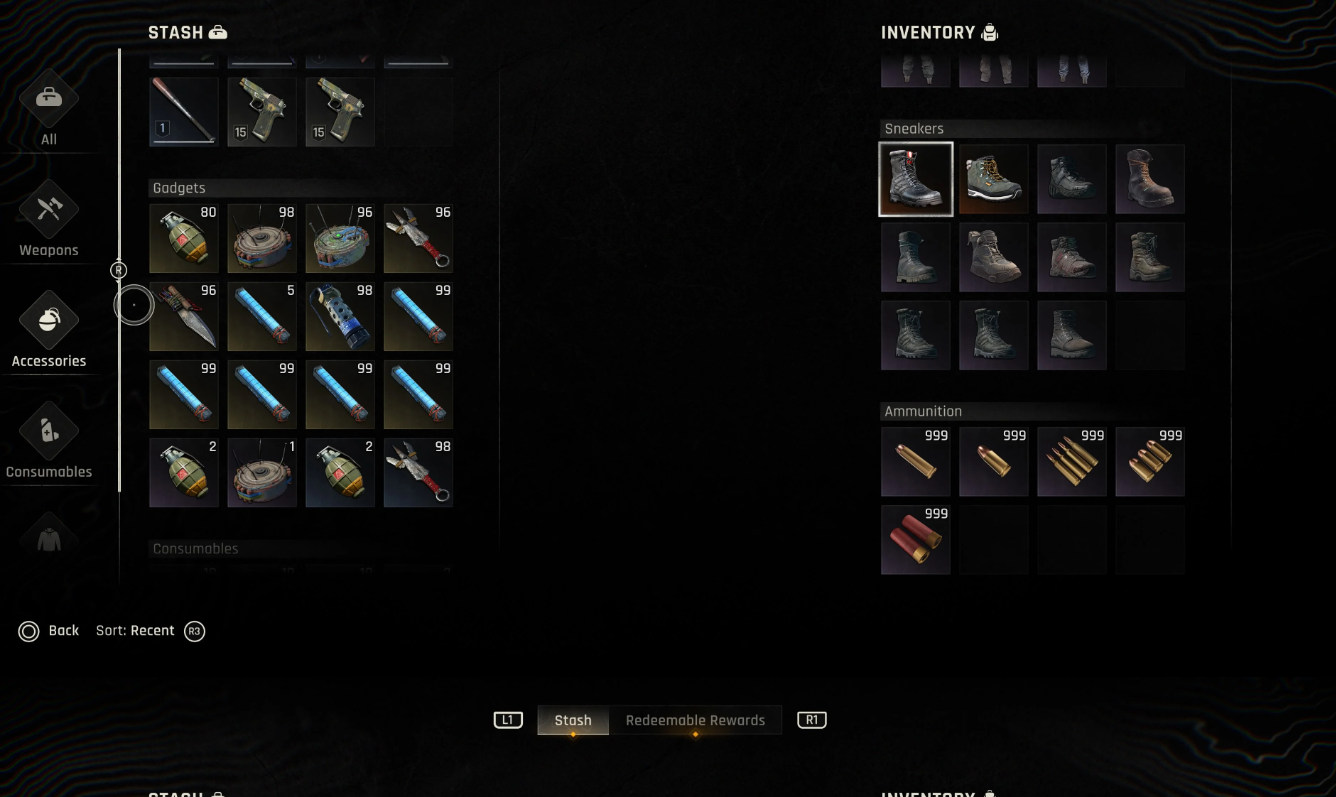
Task: Select the Stash tab at the bottom
Action: click(x=573, y=720)
